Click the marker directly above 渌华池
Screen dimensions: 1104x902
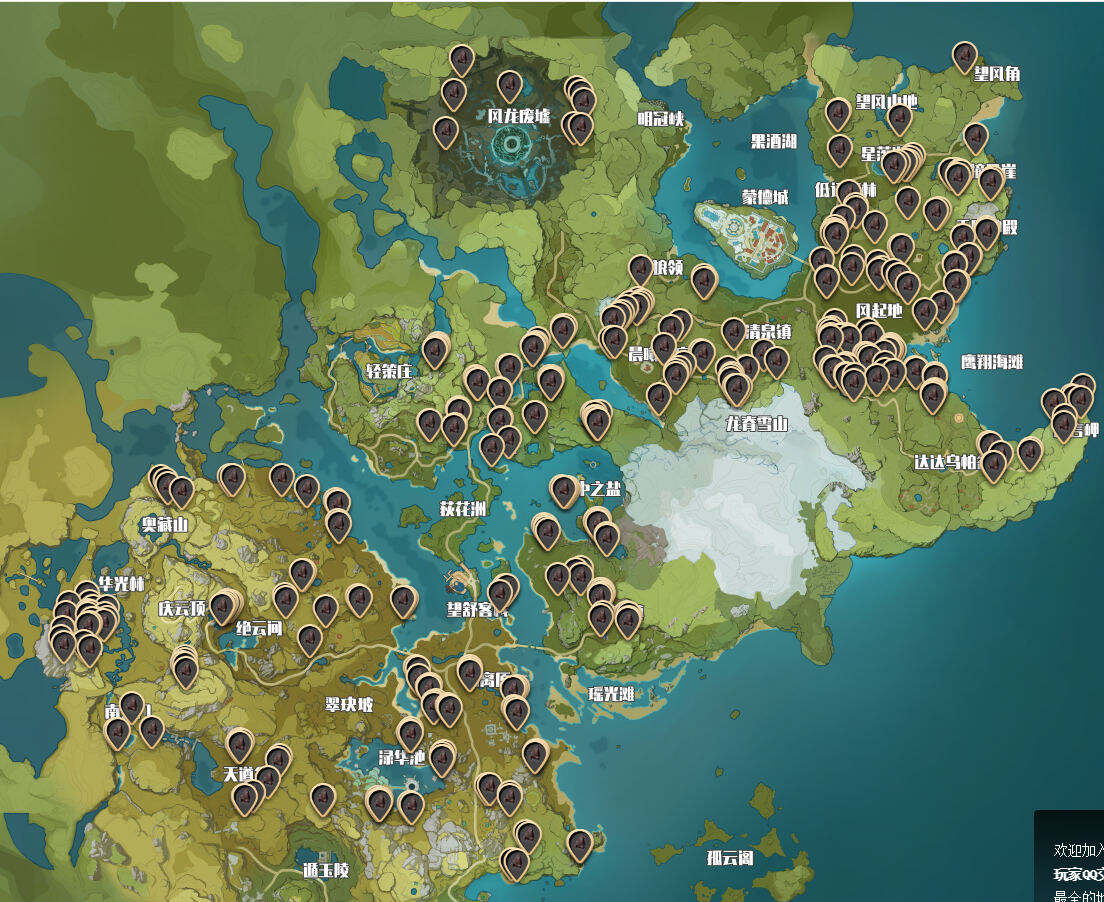click(x=410, y=734)
